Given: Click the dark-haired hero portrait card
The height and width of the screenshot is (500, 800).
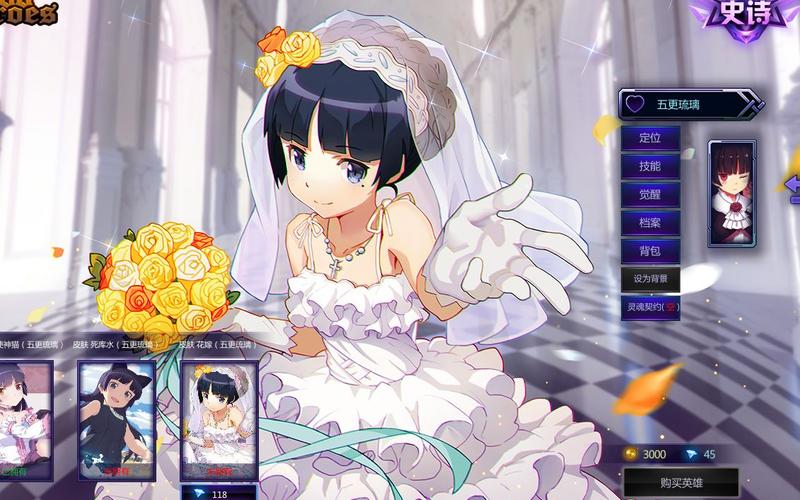Looking at the screenshot, I should click(x=732, y=193).
